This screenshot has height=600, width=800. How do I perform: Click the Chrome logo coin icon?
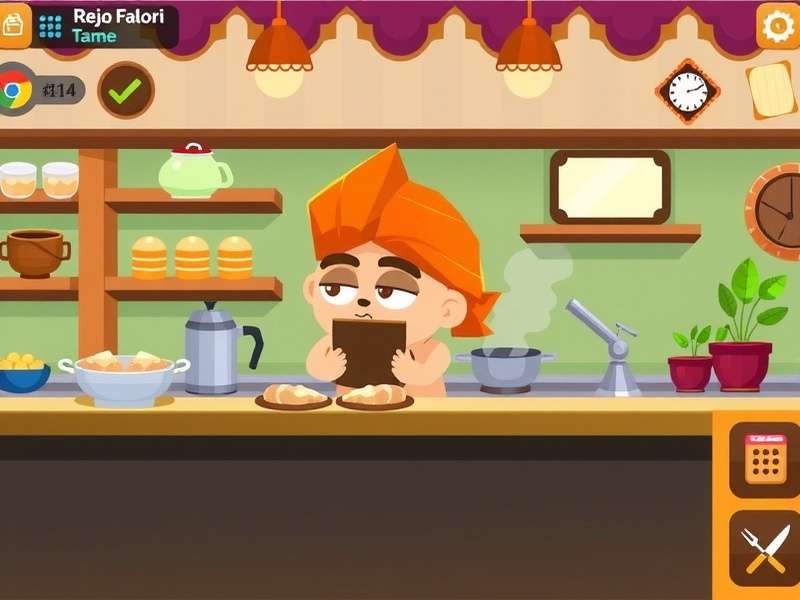coord(14,91)
